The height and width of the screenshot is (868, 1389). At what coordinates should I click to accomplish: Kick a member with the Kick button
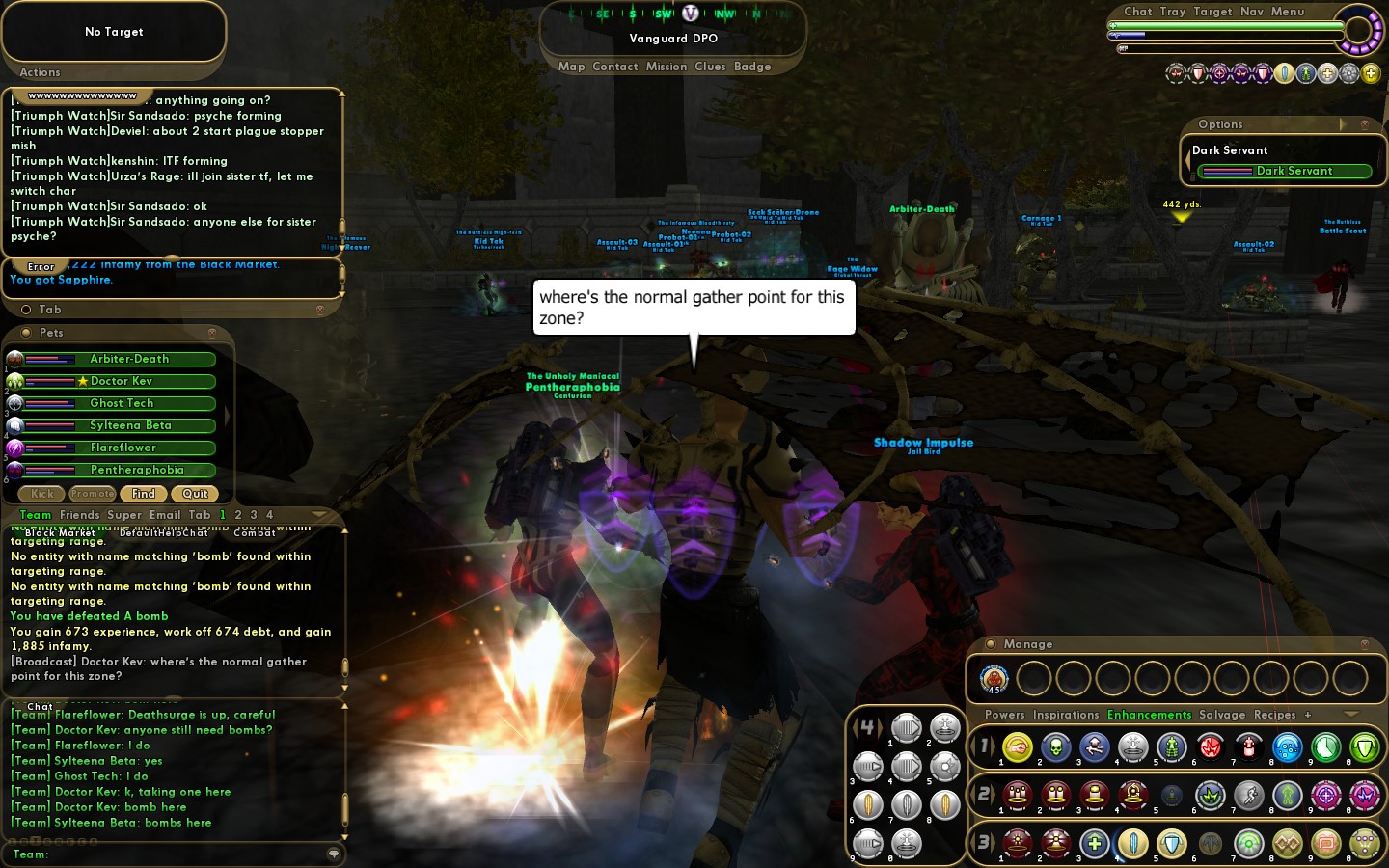[42, 494]
